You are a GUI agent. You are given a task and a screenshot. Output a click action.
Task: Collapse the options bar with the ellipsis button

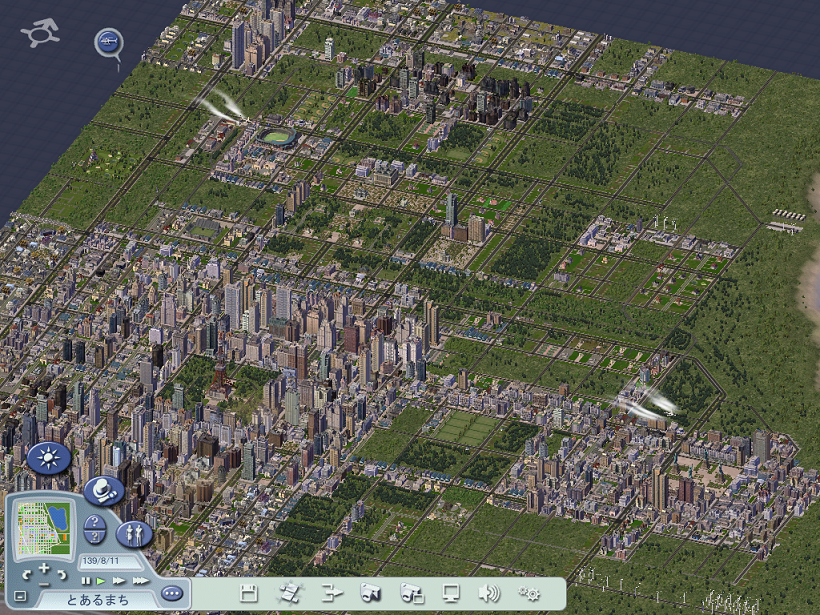172,592
